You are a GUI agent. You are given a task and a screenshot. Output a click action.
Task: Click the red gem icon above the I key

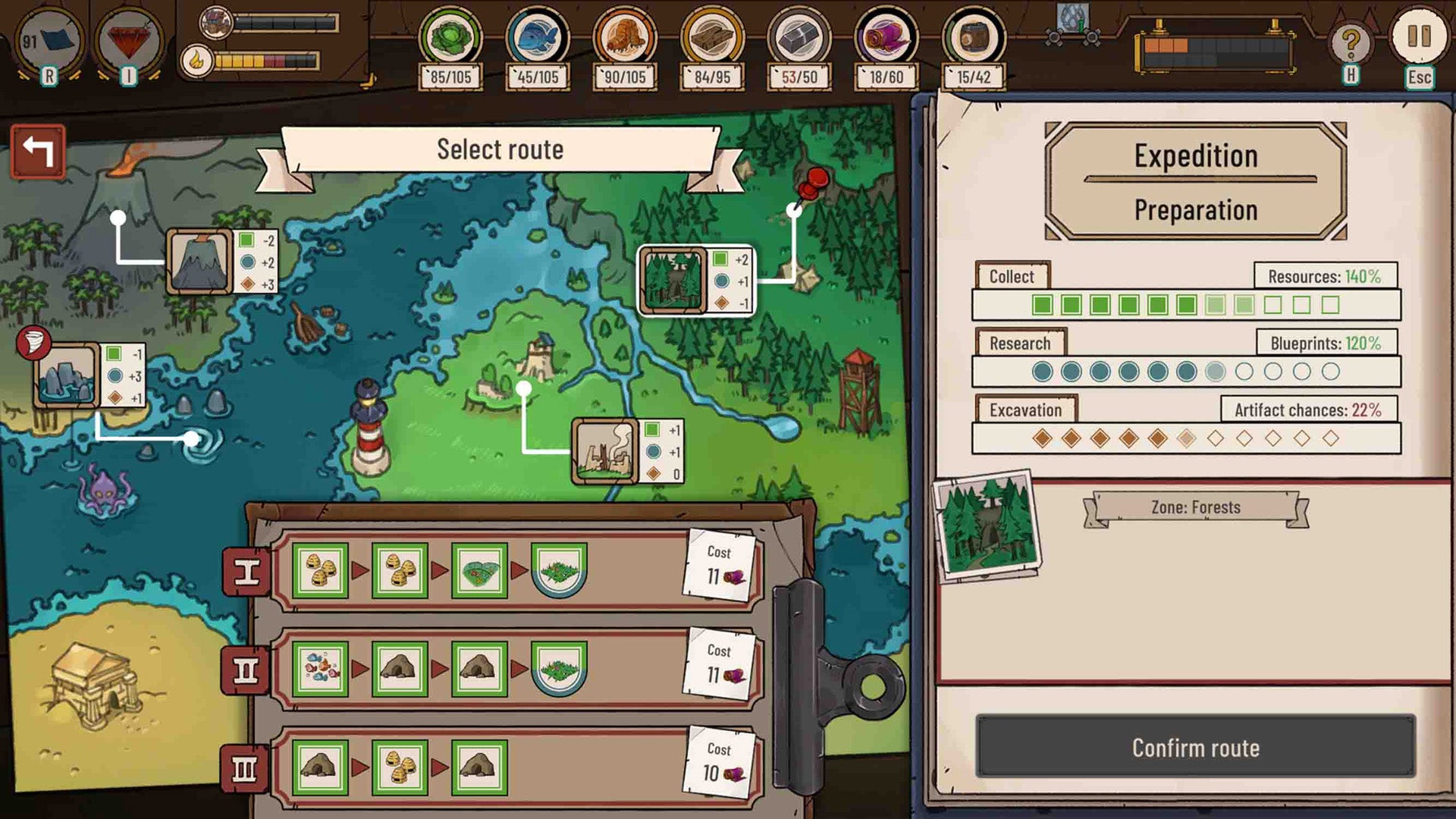pos(127,38)
